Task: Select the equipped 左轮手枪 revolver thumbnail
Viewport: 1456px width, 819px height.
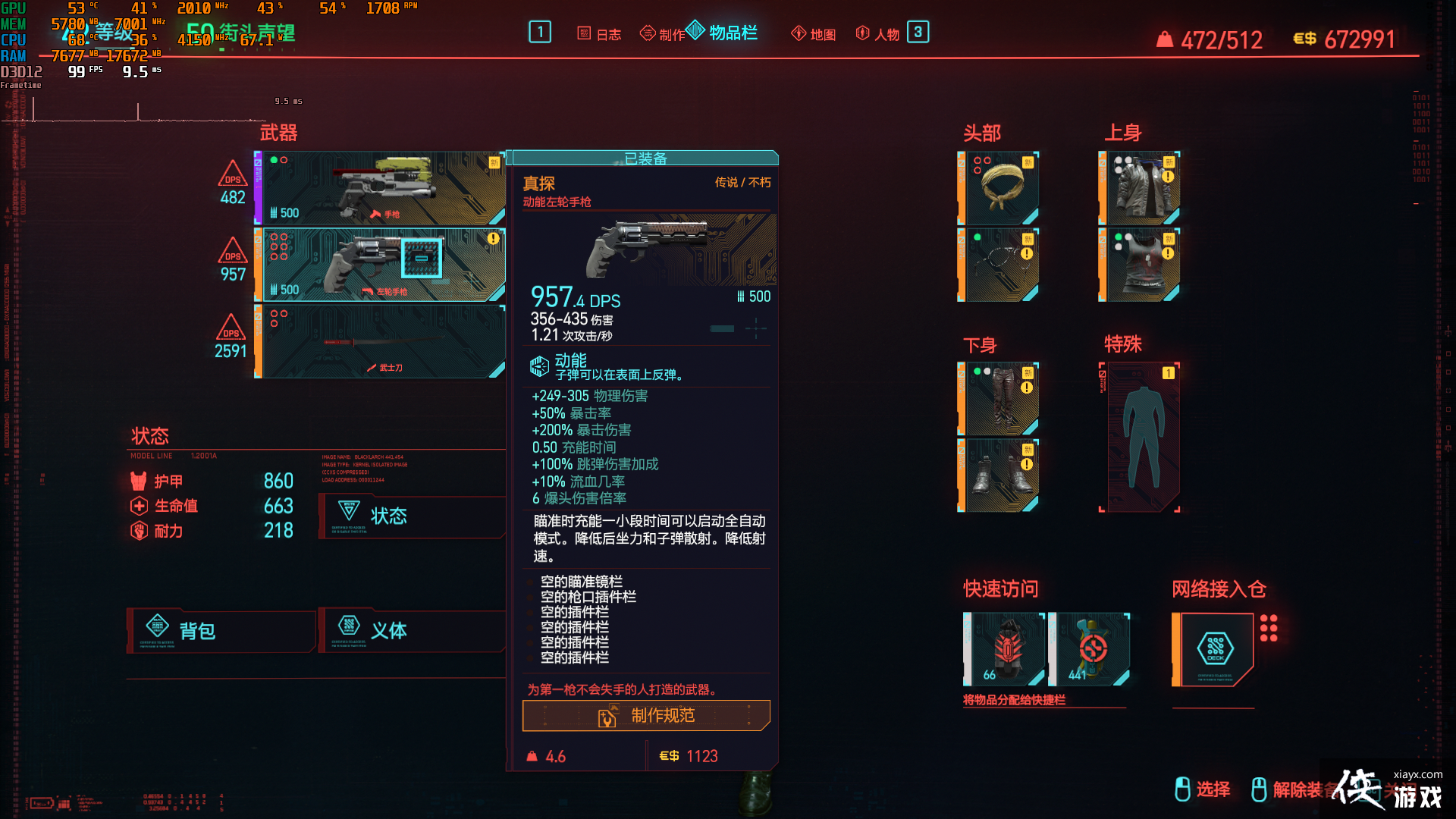Action: [379, 264]
